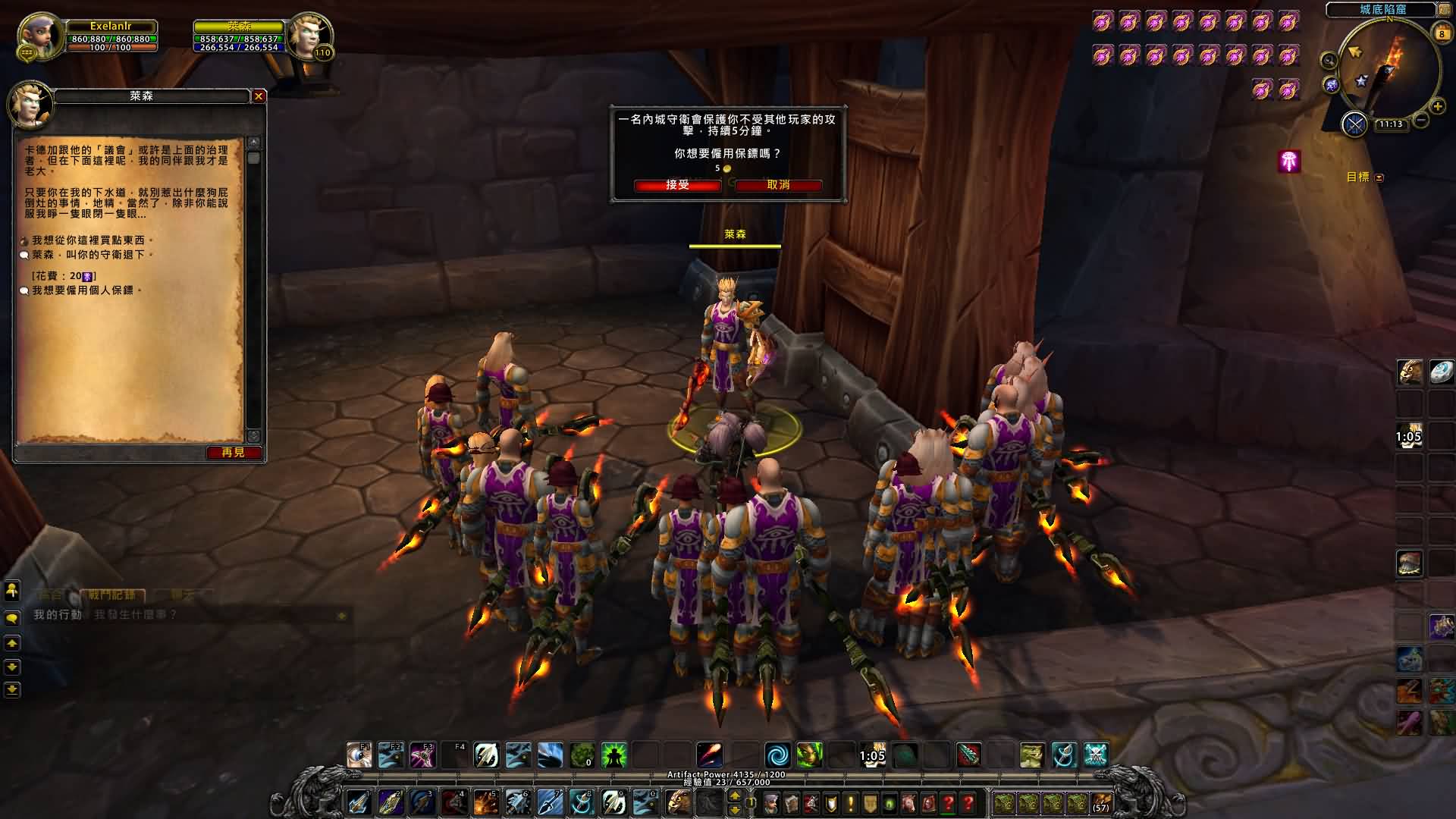The height and width of the screenshot is (819, 1456).
Task: Click the crossed swords PvP minimap button
Action: [1354, 124]
